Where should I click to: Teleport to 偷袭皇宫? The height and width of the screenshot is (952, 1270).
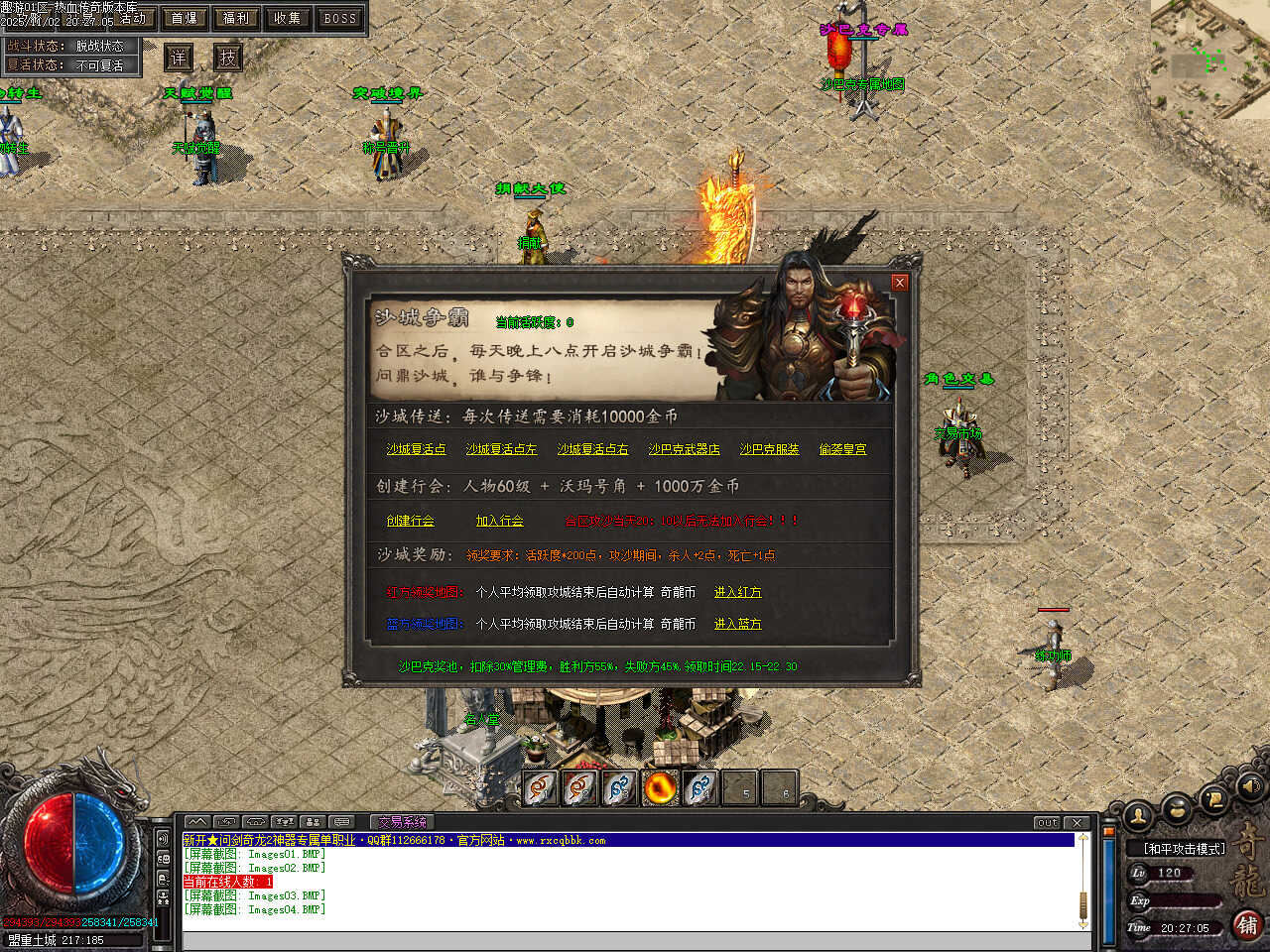[x=842, y=449]
